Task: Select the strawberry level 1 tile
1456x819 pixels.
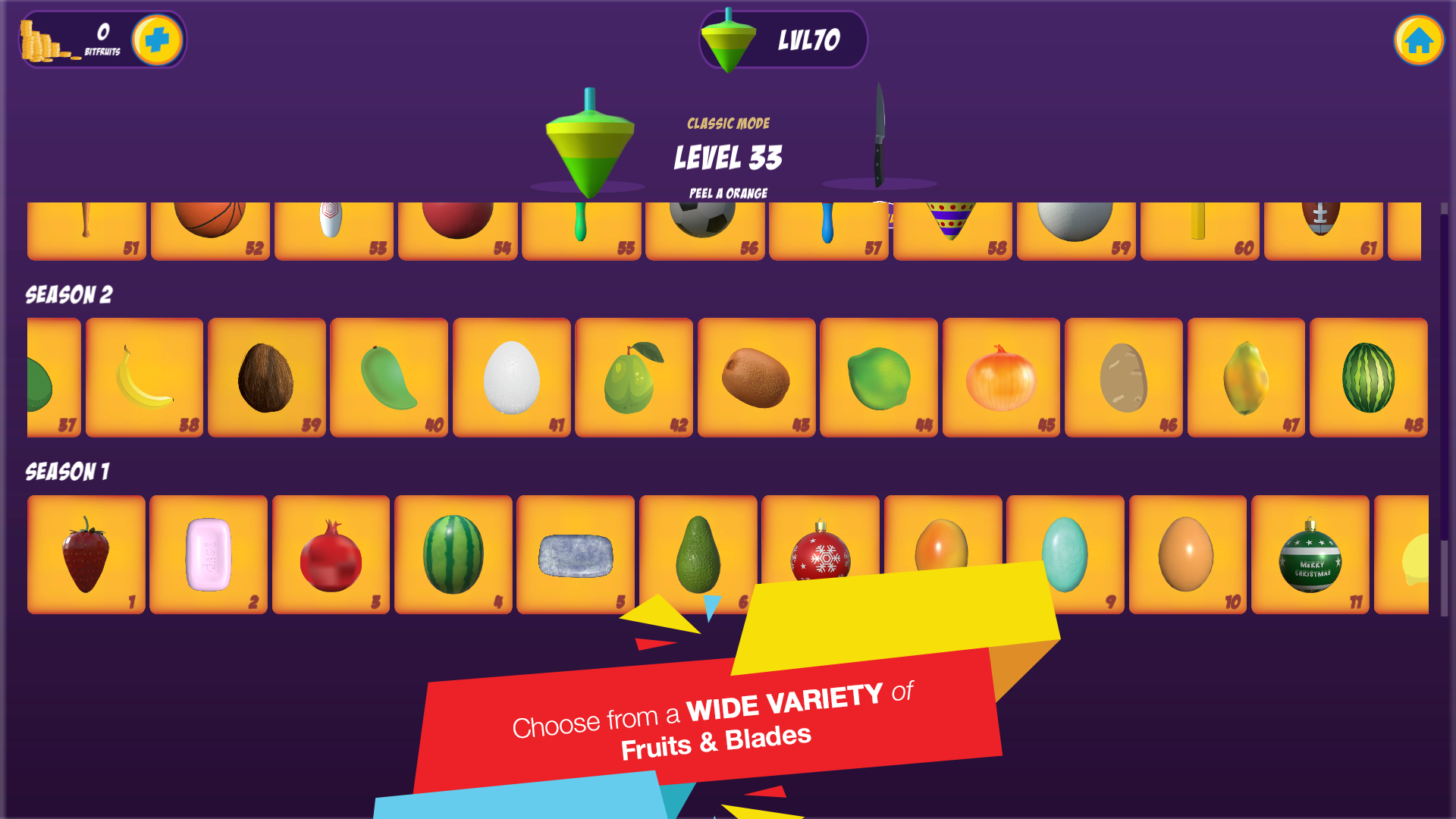Action: 86,554
